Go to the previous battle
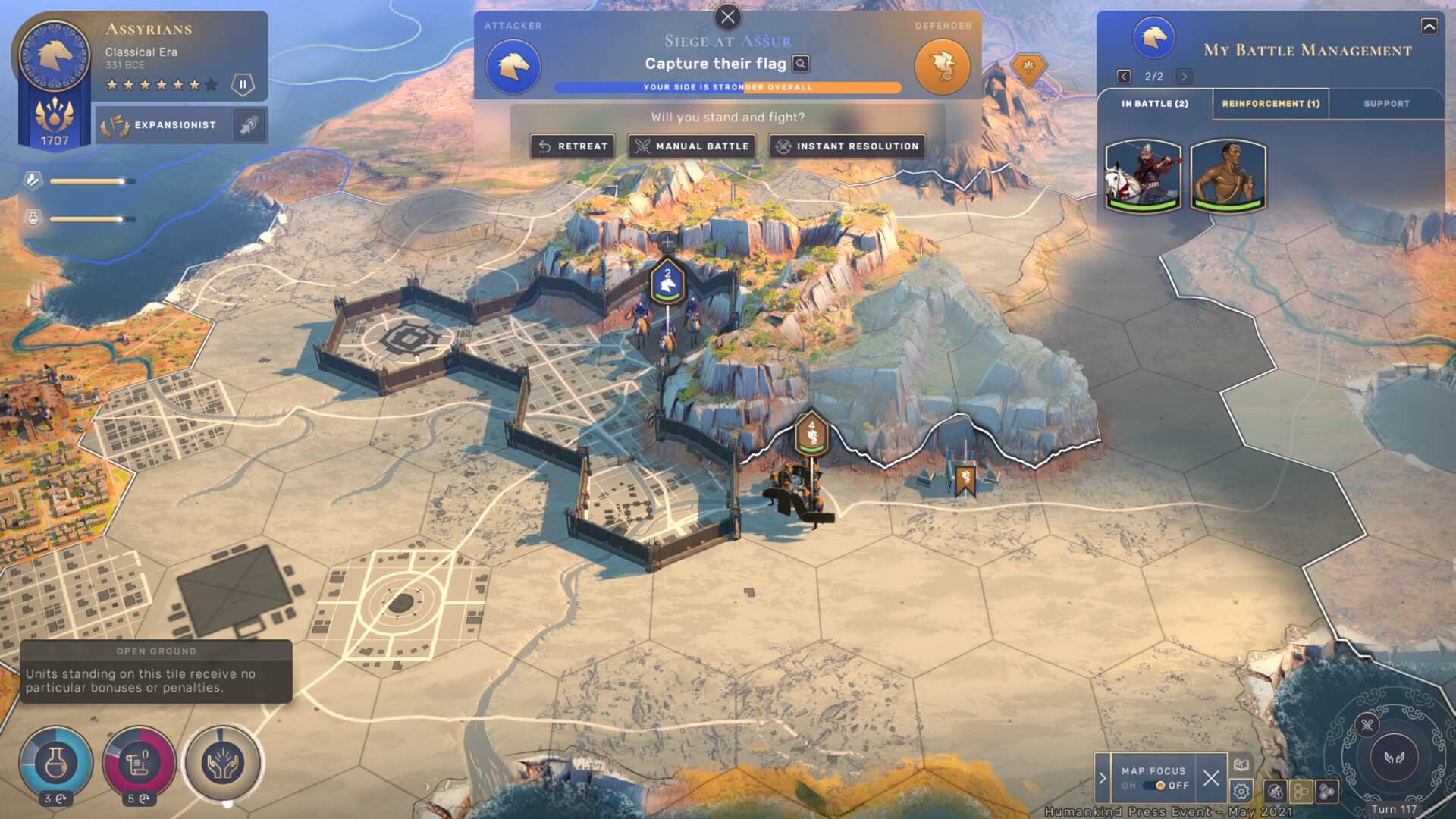The width and height of the screenshot is (1456, 819). (x=1124, y=77)
